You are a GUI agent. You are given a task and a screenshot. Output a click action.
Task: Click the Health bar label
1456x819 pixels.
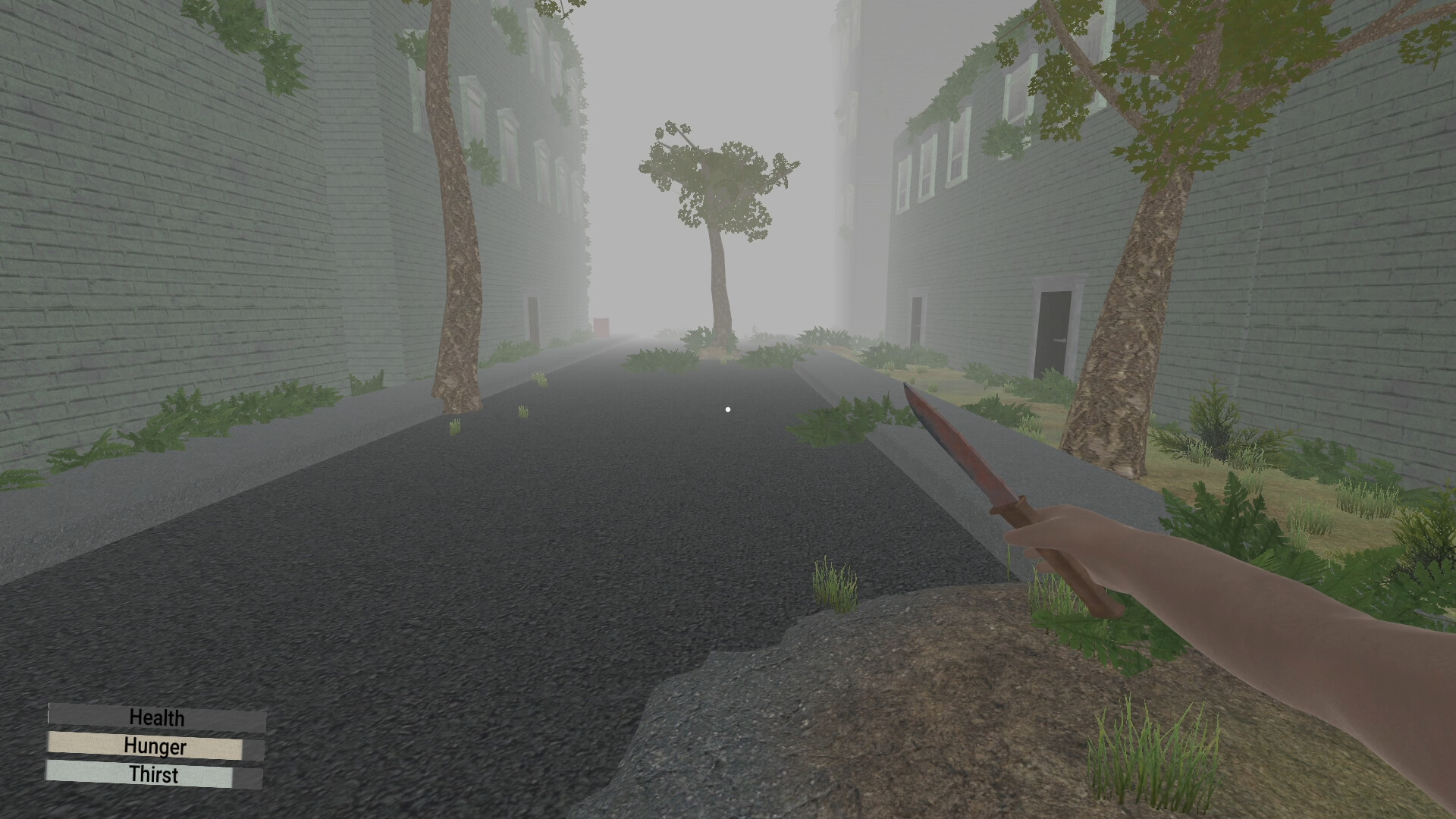click(x=156, y=717)
